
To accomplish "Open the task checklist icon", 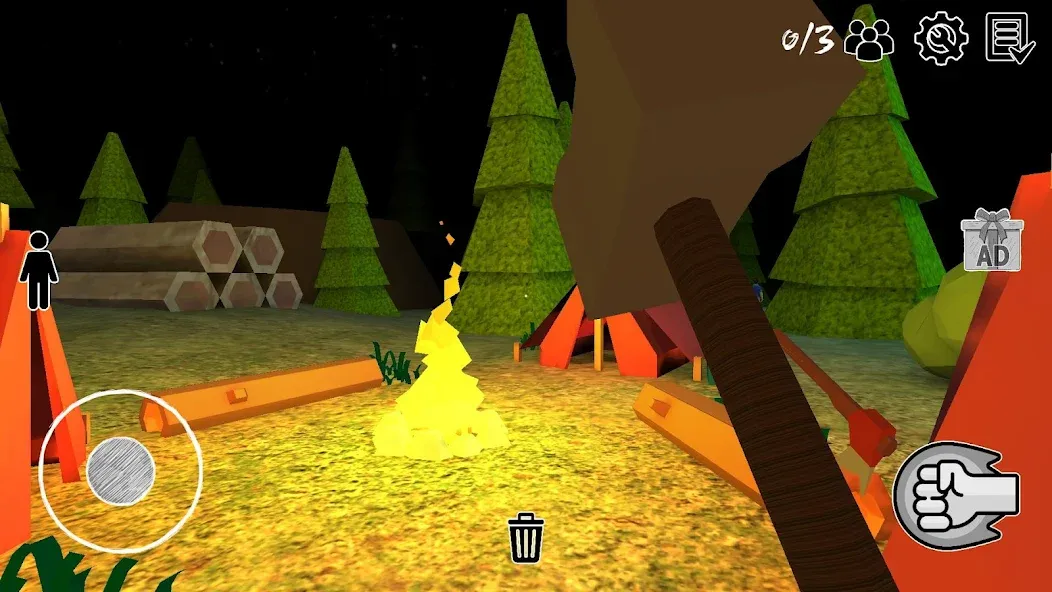I will coord(1009,38).
